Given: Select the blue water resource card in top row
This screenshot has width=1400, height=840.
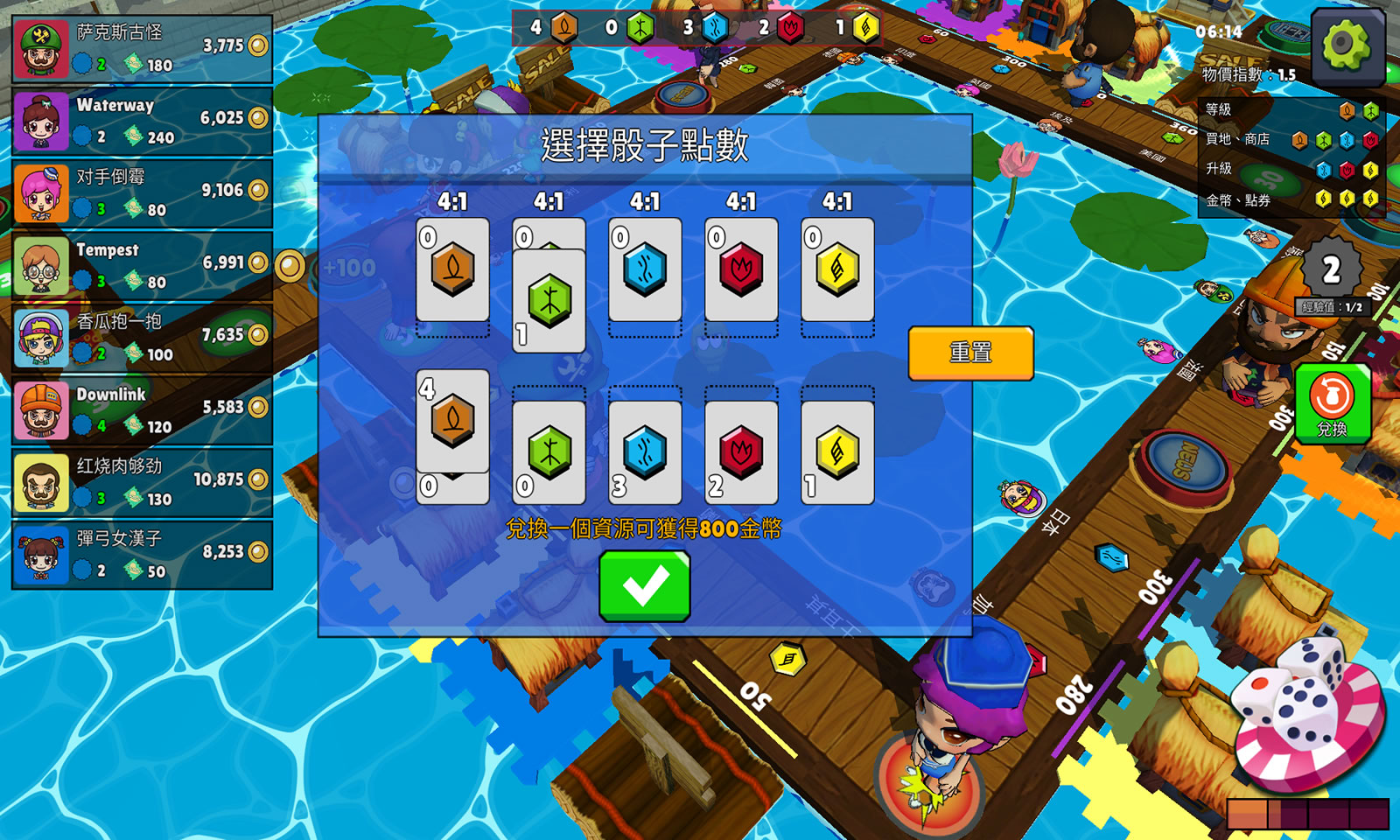Looking at the screenshot, I should point(645,271).
